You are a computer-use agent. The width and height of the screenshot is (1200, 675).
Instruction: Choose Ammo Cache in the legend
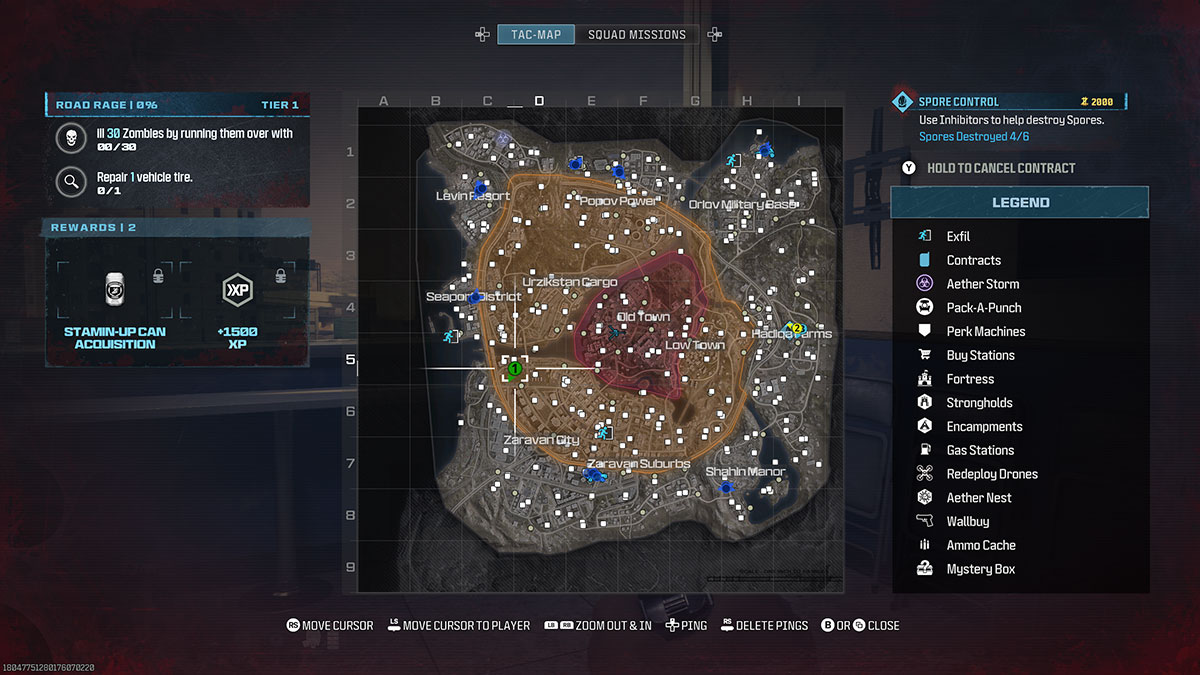tap(980, 546)
